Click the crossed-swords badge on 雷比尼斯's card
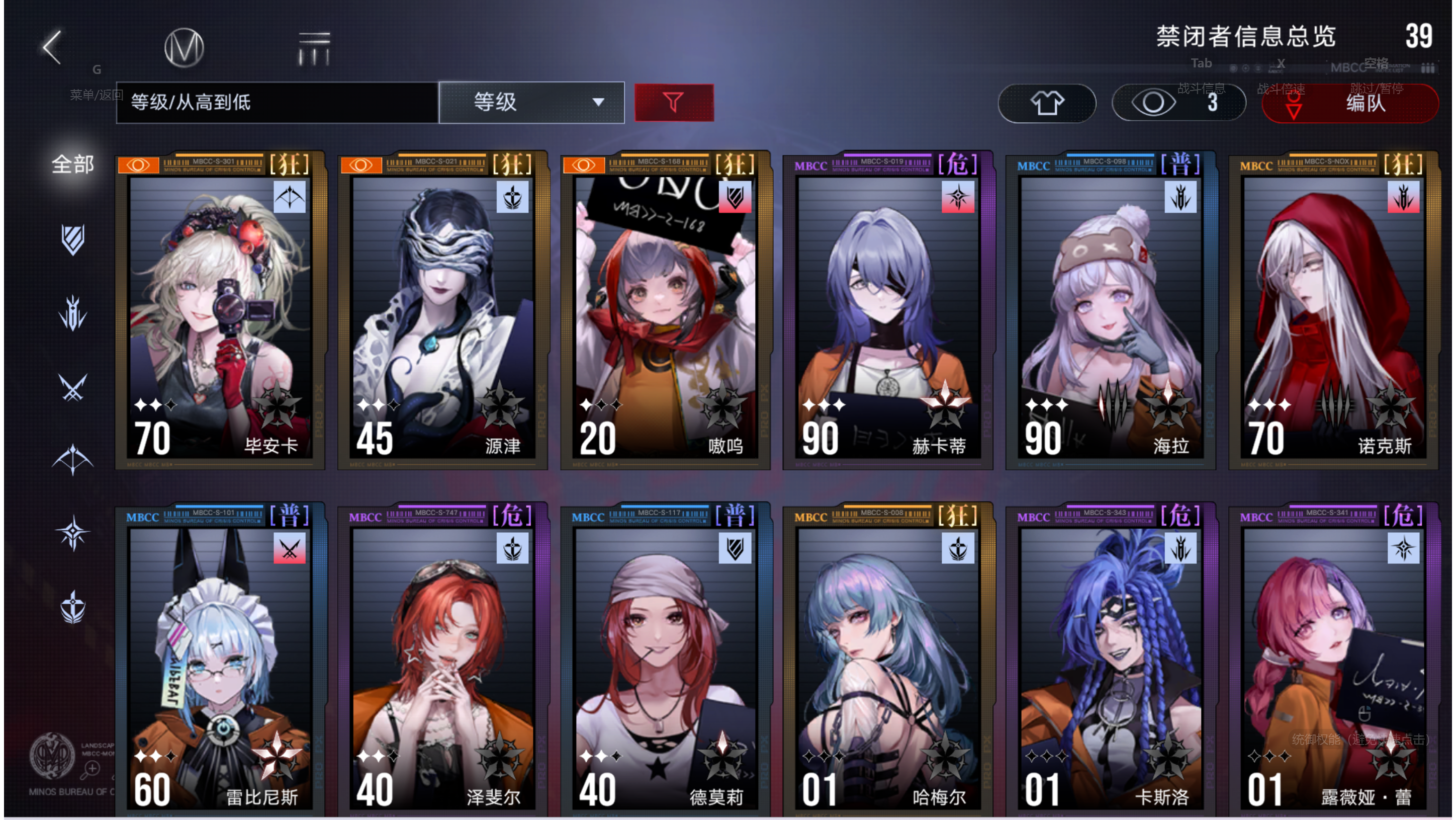The image size is (1456, 820). 290,549
